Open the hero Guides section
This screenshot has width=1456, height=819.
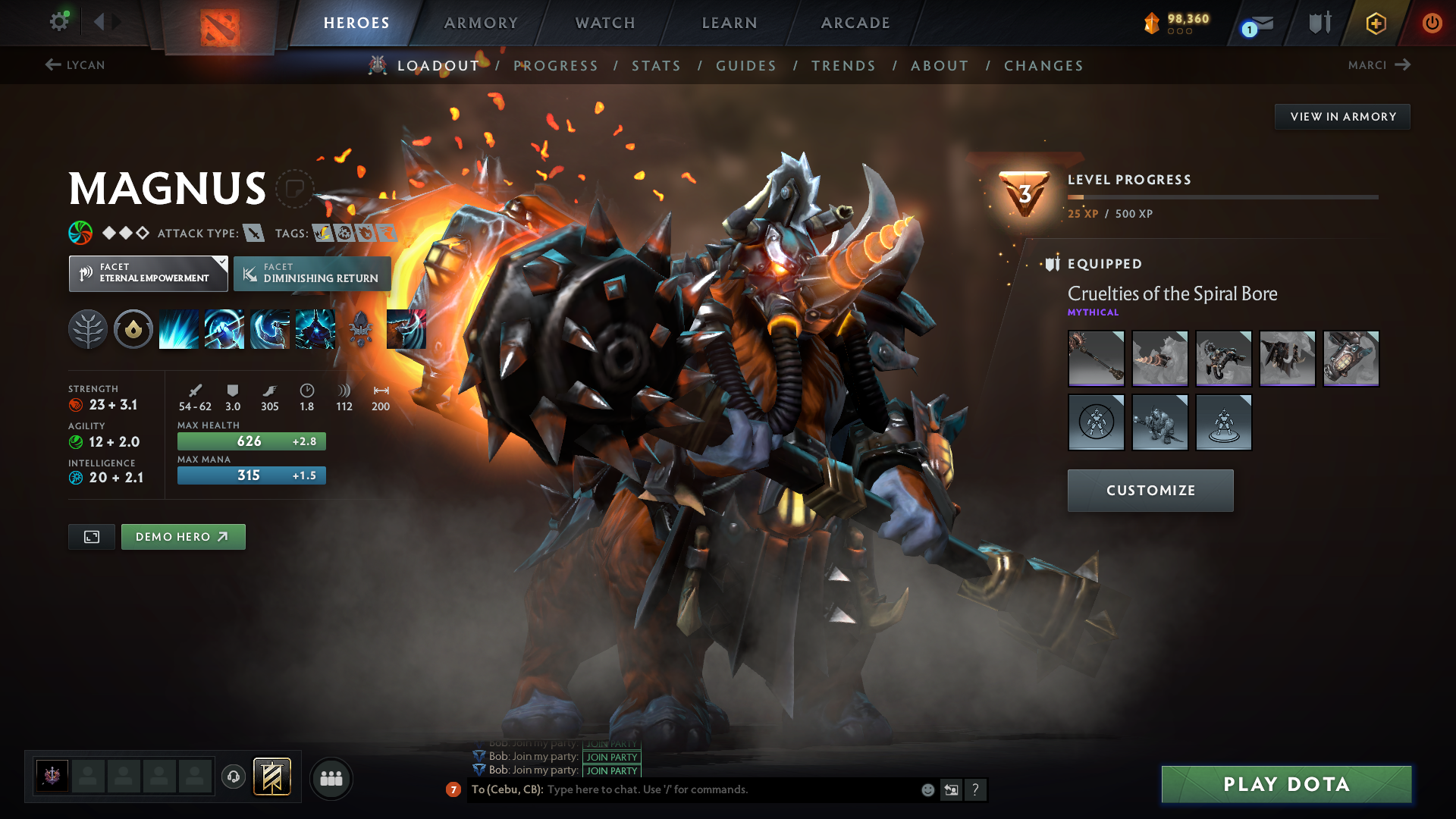(746, 66)
